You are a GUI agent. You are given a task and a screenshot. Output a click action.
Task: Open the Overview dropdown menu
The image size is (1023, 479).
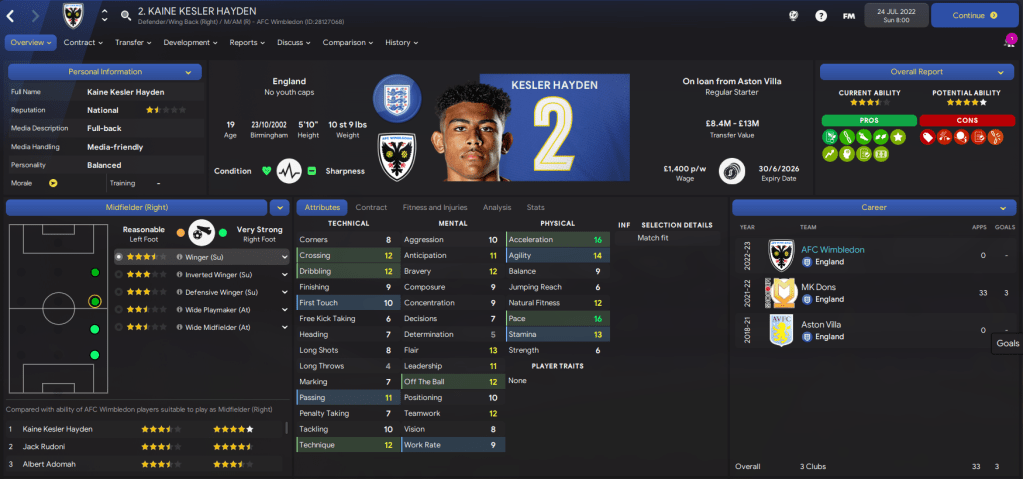click(30, 43)
